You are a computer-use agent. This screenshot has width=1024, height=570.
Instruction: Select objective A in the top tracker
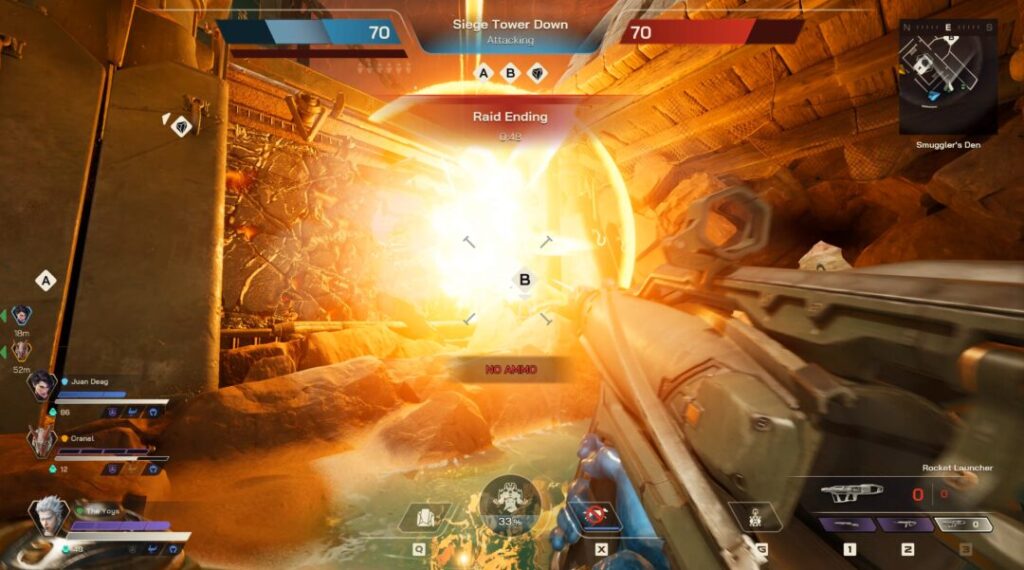click(x=485, y=73)
